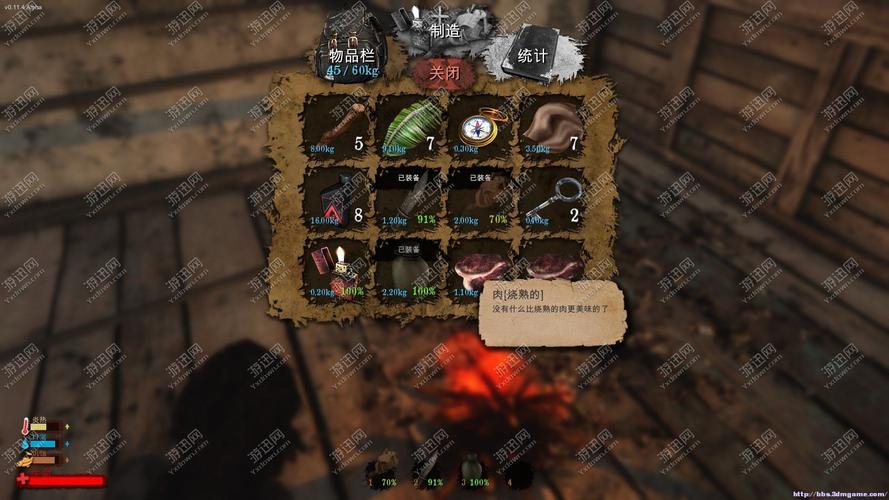
Task: Pick the green leaf stack
Action: (x=410, y=126)
